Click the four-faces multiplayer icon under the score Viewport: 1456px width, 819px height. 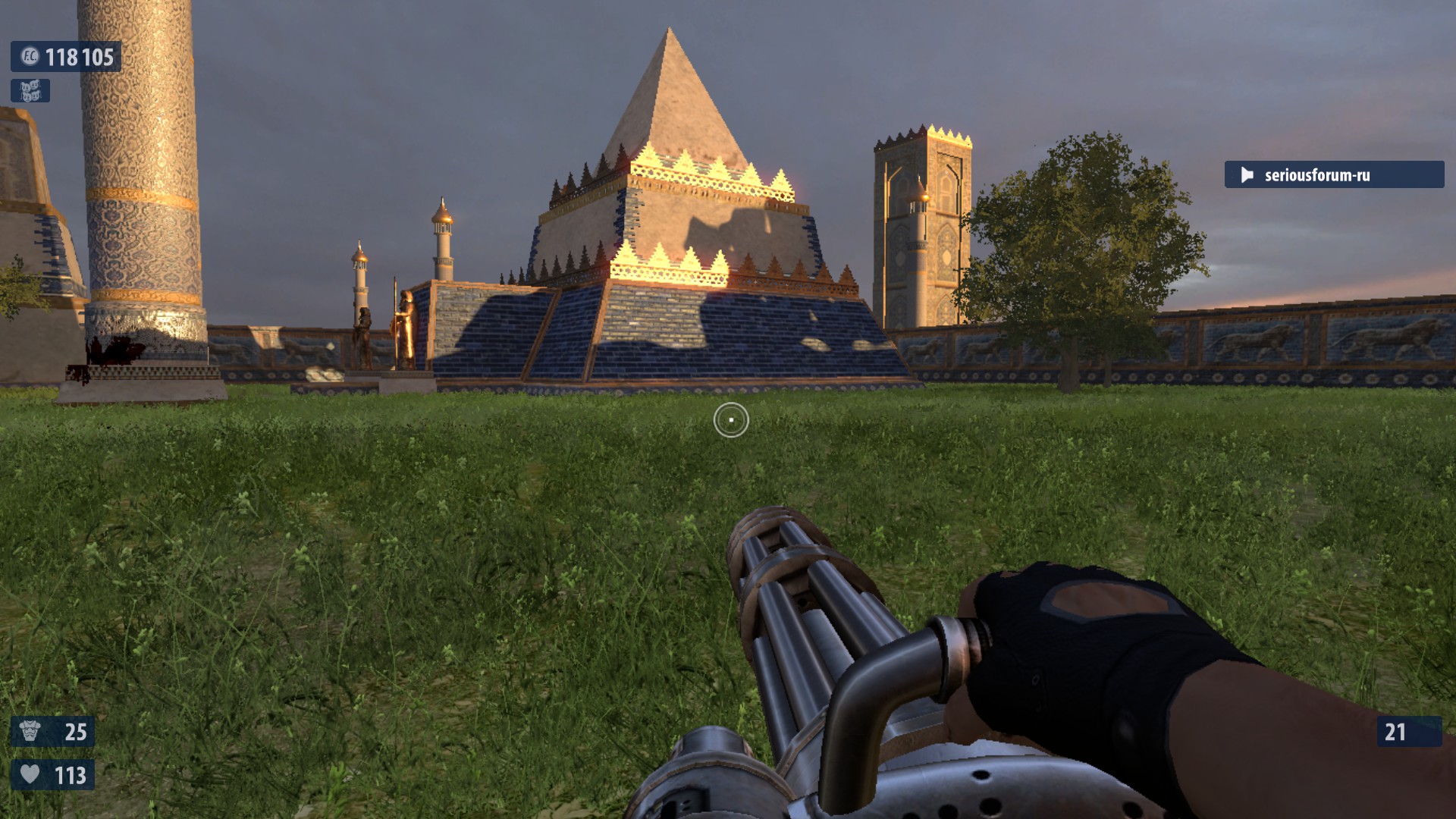(30, 91)
